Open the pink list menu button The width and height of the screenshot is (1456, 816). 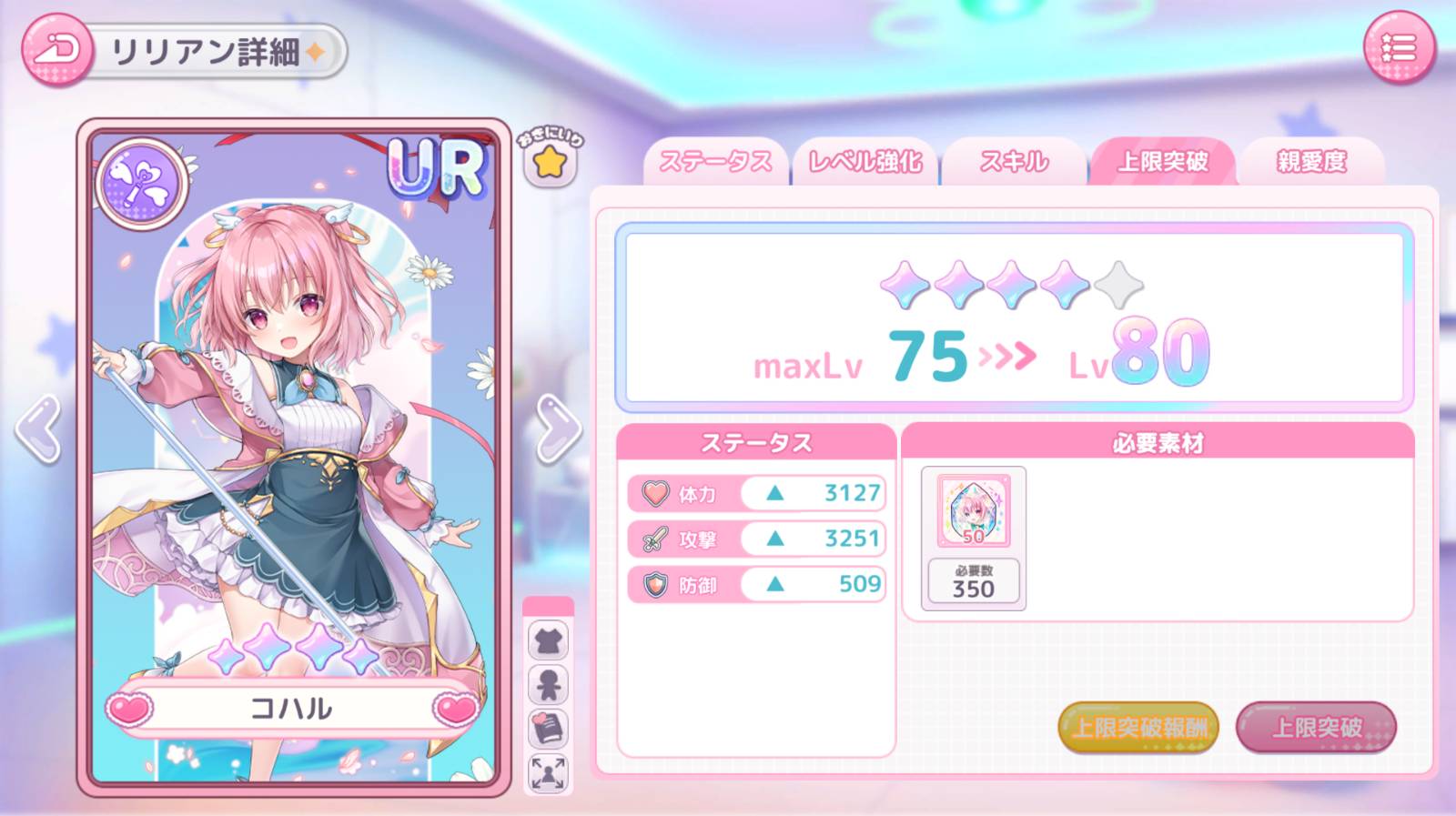tap(1398, 48)
